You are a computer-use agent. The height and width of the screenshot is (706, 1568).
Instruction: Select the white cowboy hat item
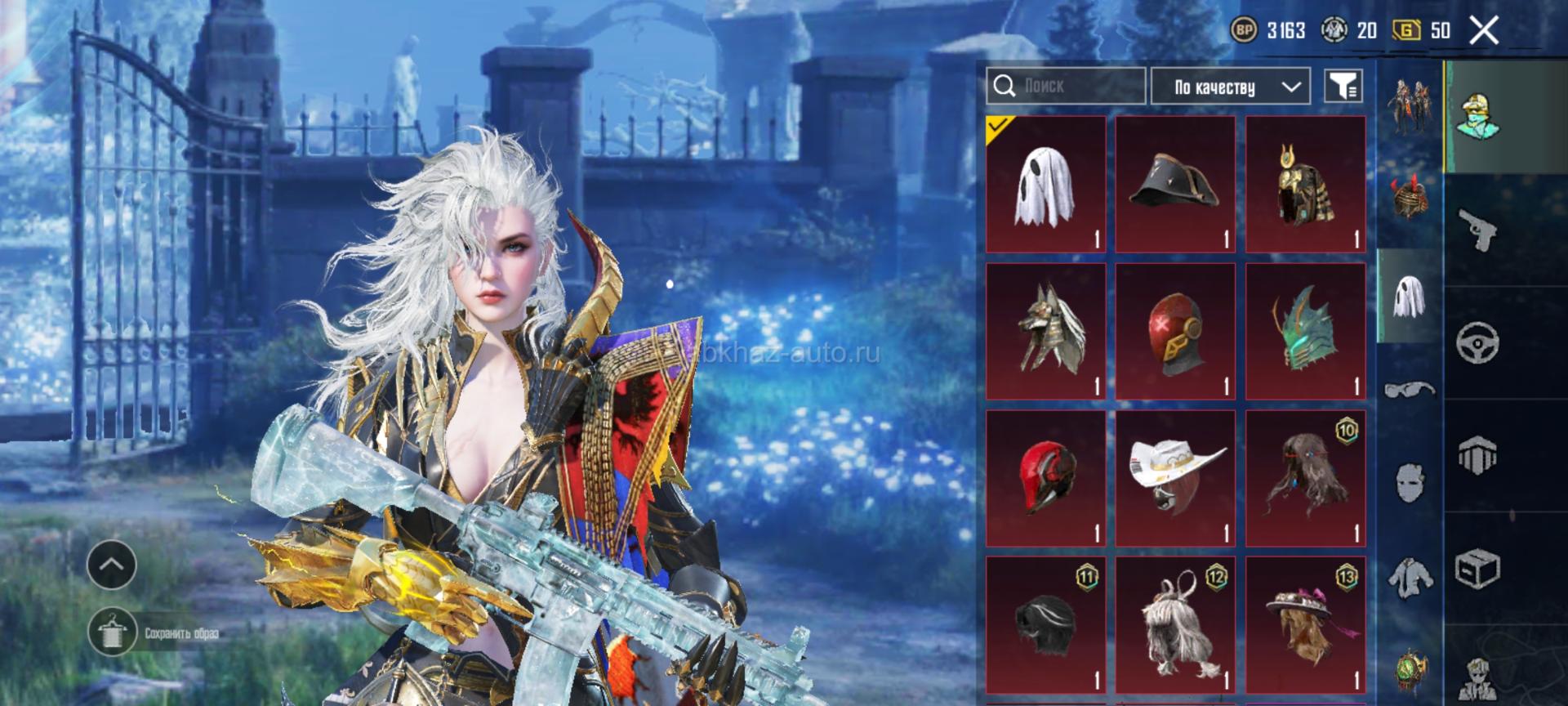(1175, 479)
